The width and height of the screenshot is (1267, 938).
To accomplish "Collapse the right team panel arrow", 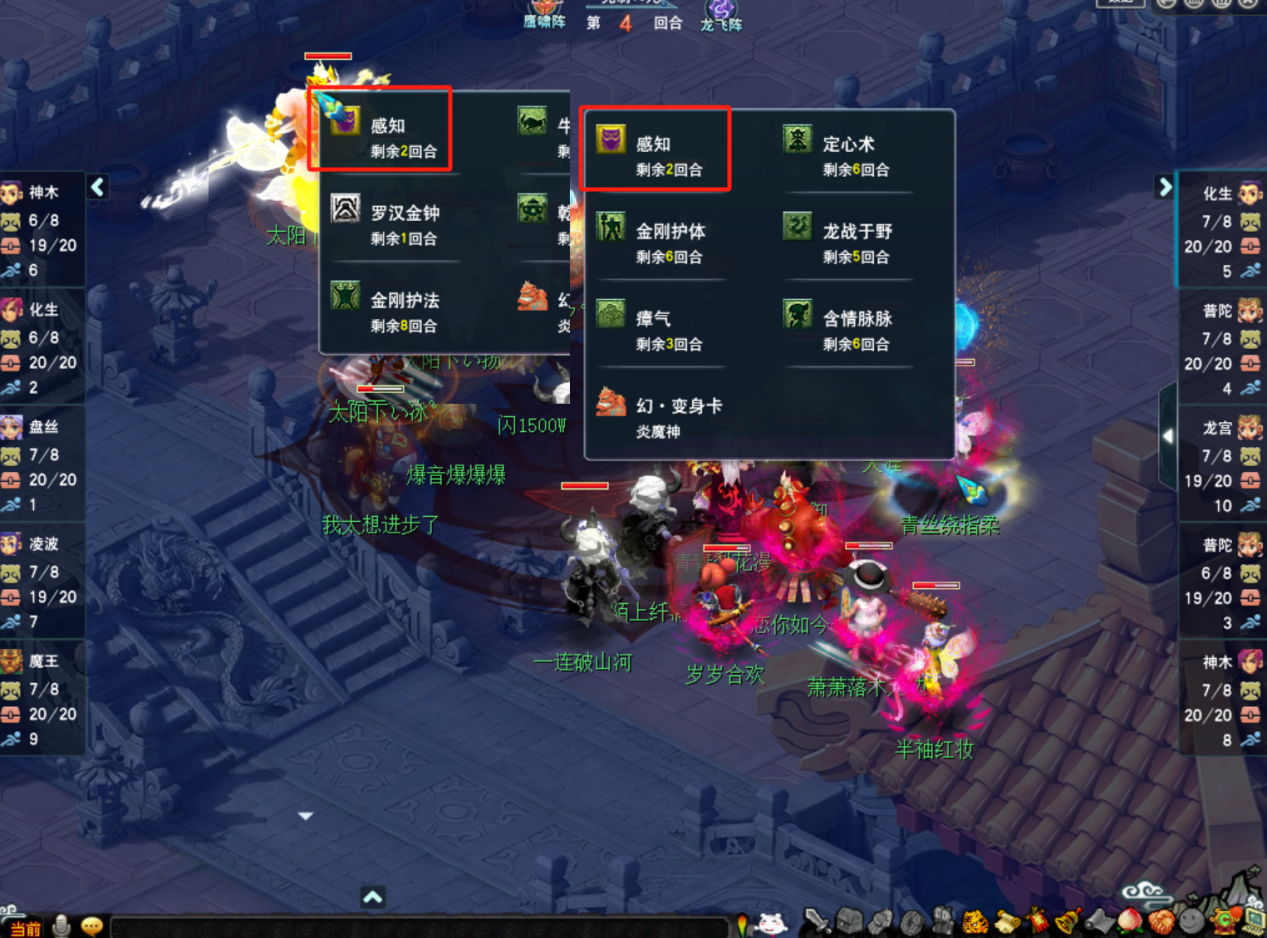I will tap(1164, 187).
